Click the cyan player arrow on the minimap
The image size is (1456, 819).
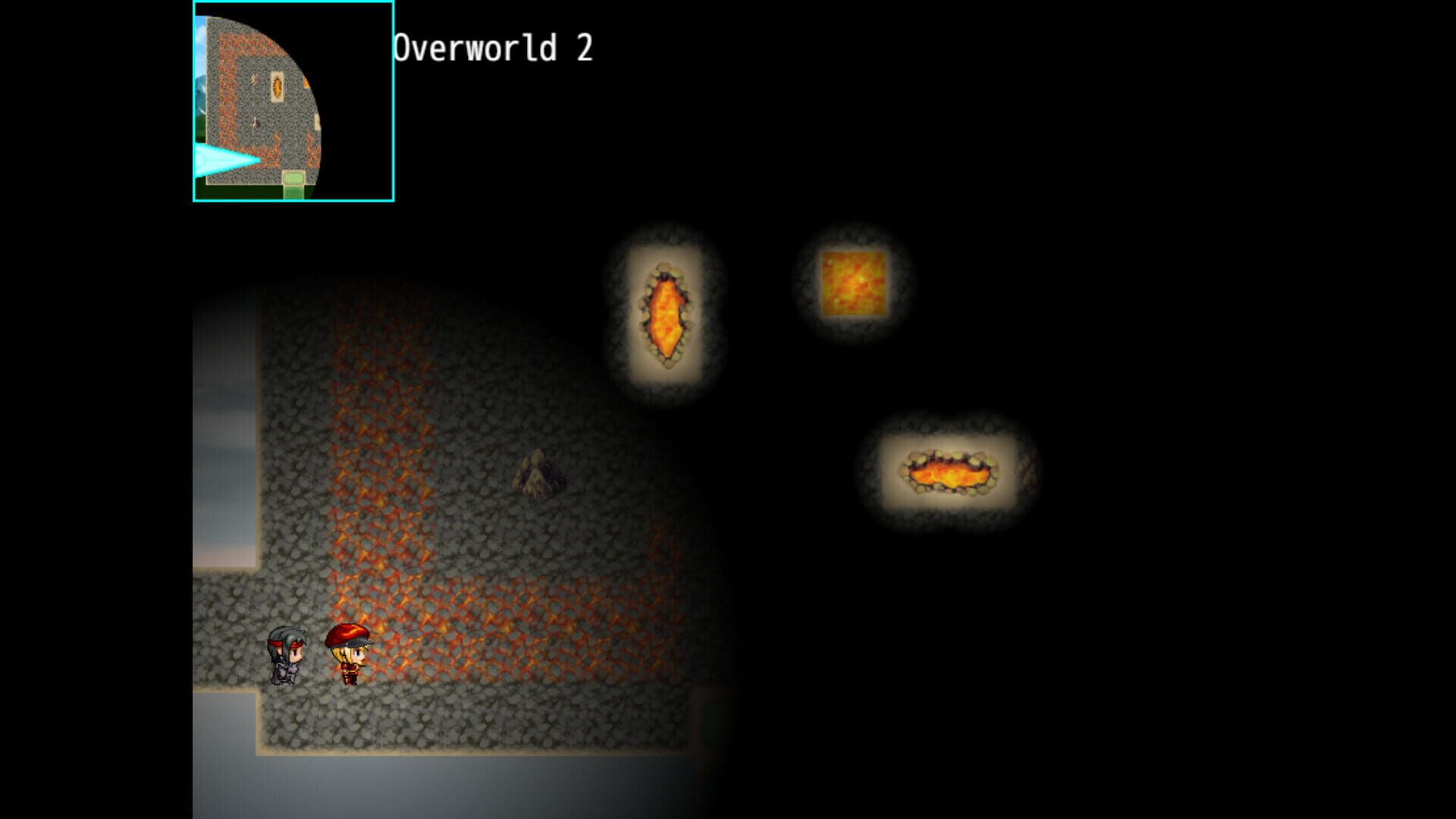point(222,158)
